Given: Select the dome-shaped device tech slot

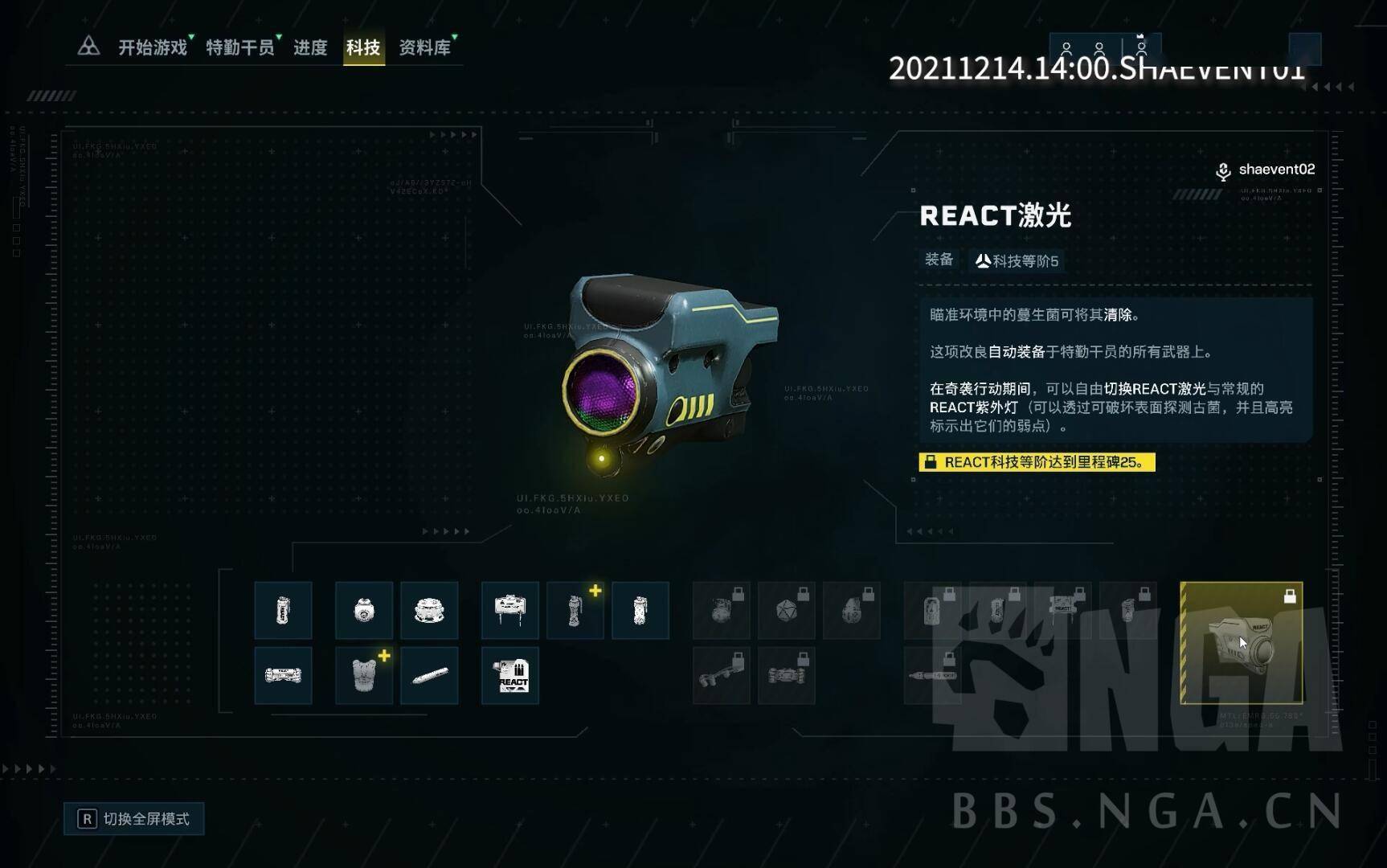Looking at the screenshot, I should tap(429, 611).
